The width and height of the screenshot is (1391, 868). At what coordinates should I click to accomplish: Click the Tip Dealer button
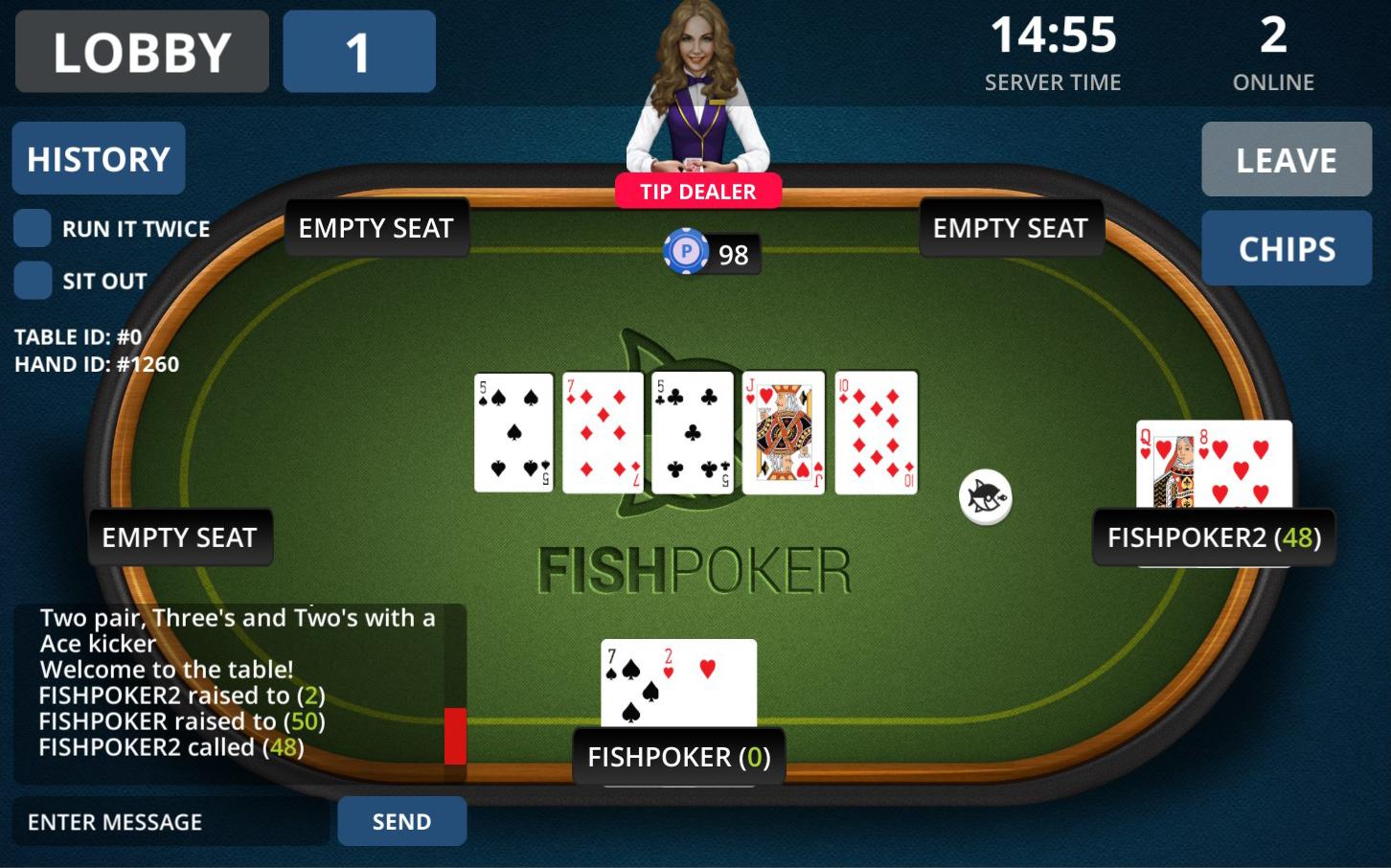tap(700, 191)
